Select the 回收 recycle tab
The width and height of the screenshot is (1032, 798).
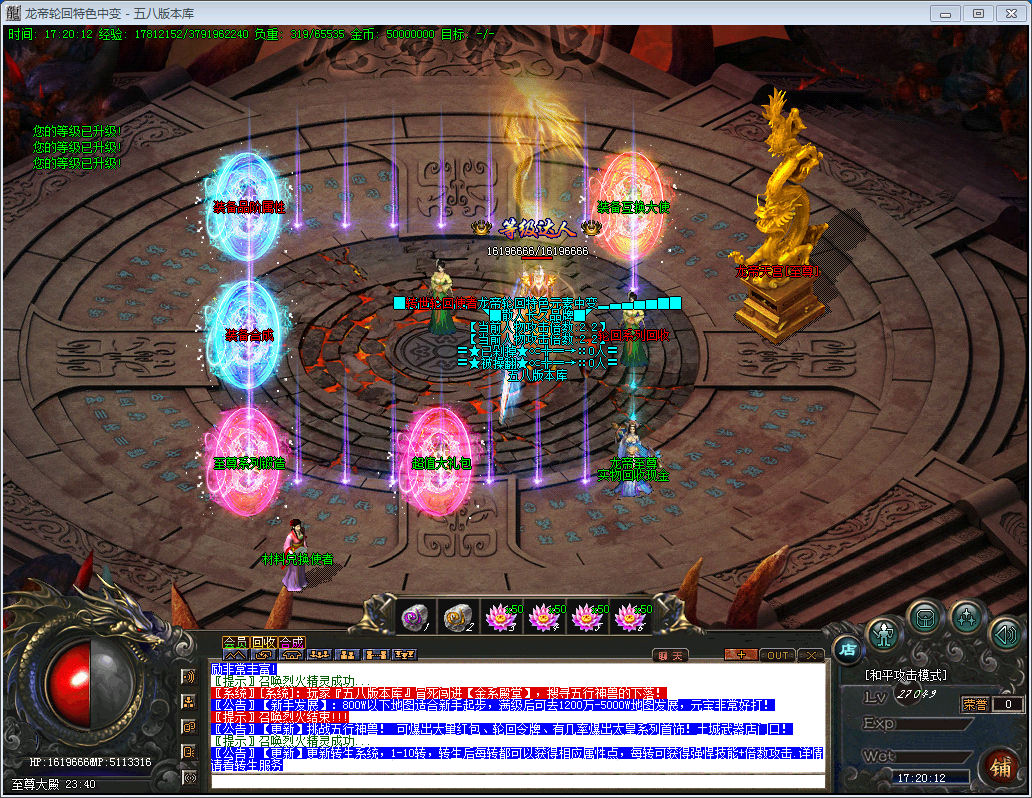pyautogui.click(x=264, y=642)
